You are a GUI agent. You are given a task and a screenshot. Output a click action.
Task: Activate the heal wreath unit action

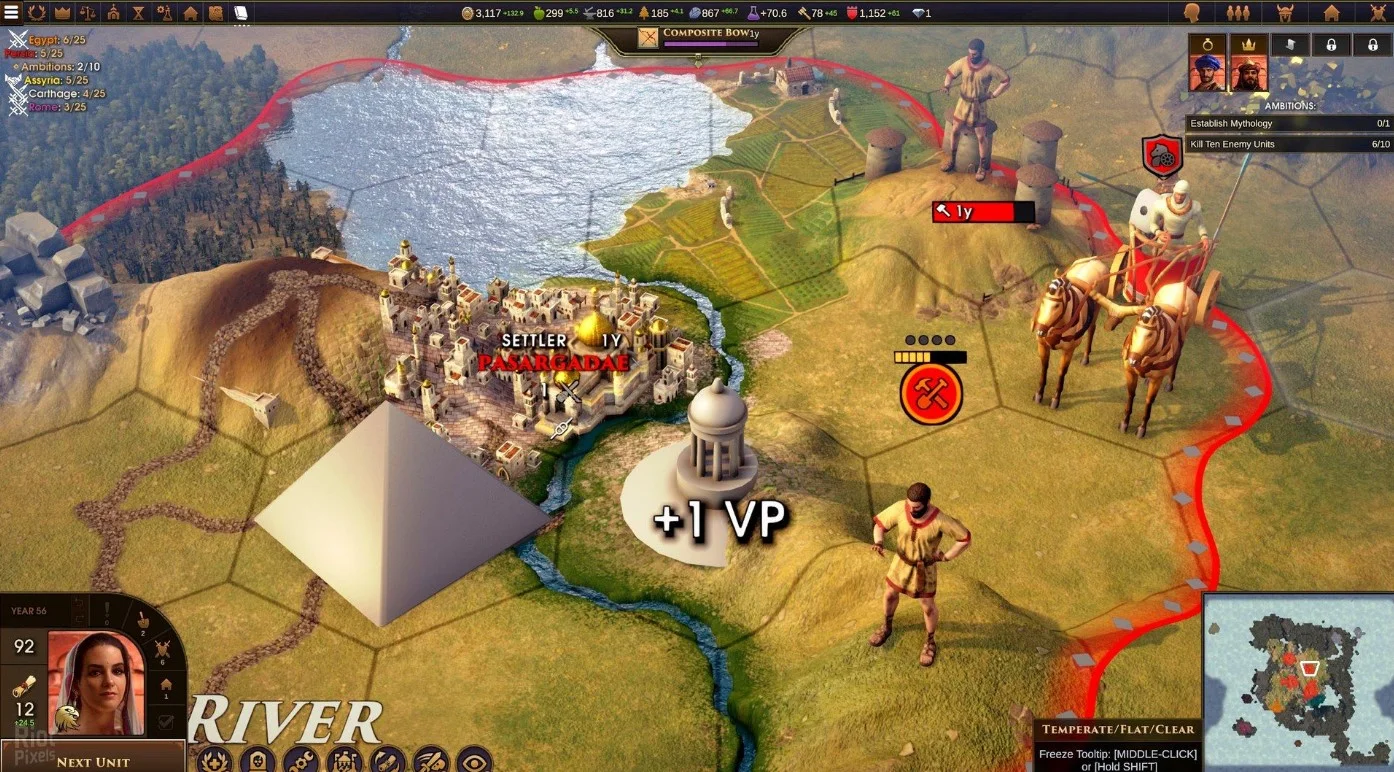[212, 761]
